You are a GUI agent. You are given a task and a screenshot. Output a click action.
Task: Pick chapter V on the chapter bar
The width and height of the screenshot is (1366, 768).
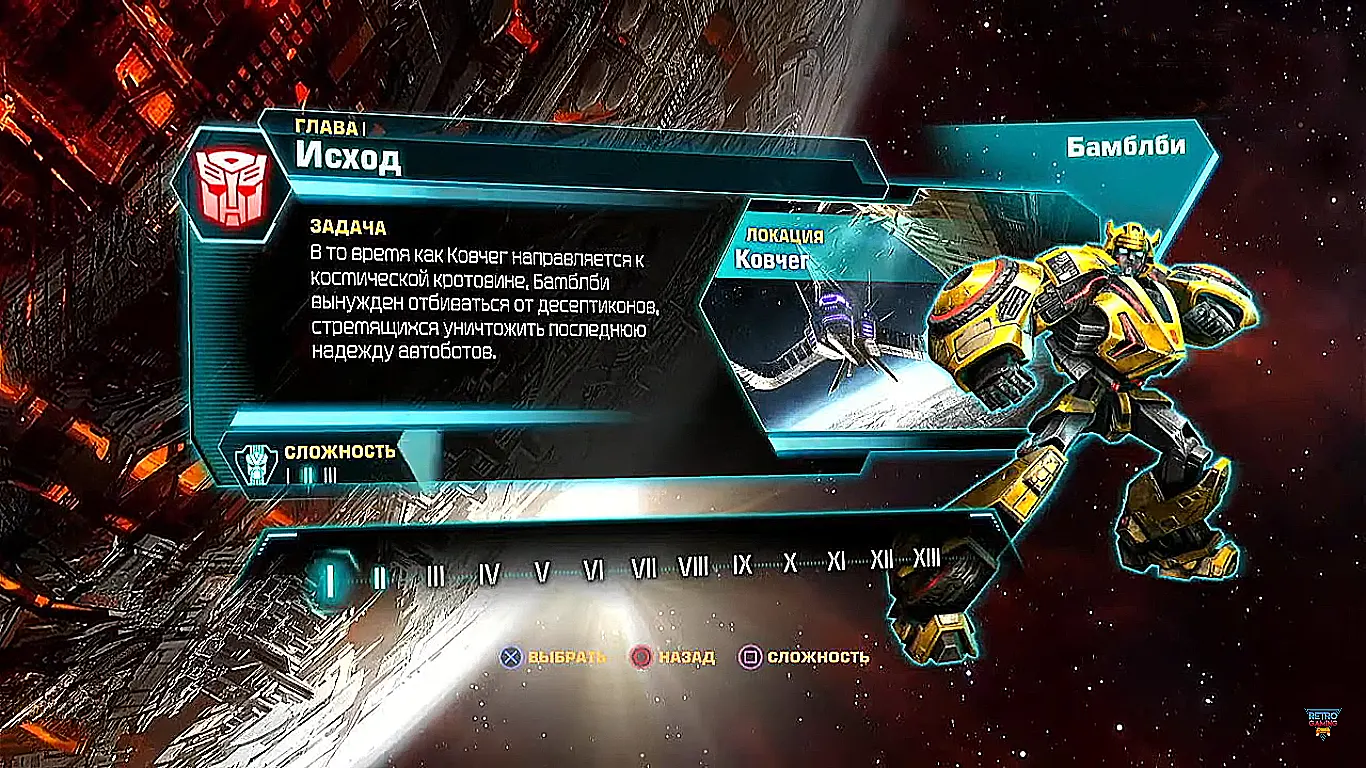click(542, 572)
